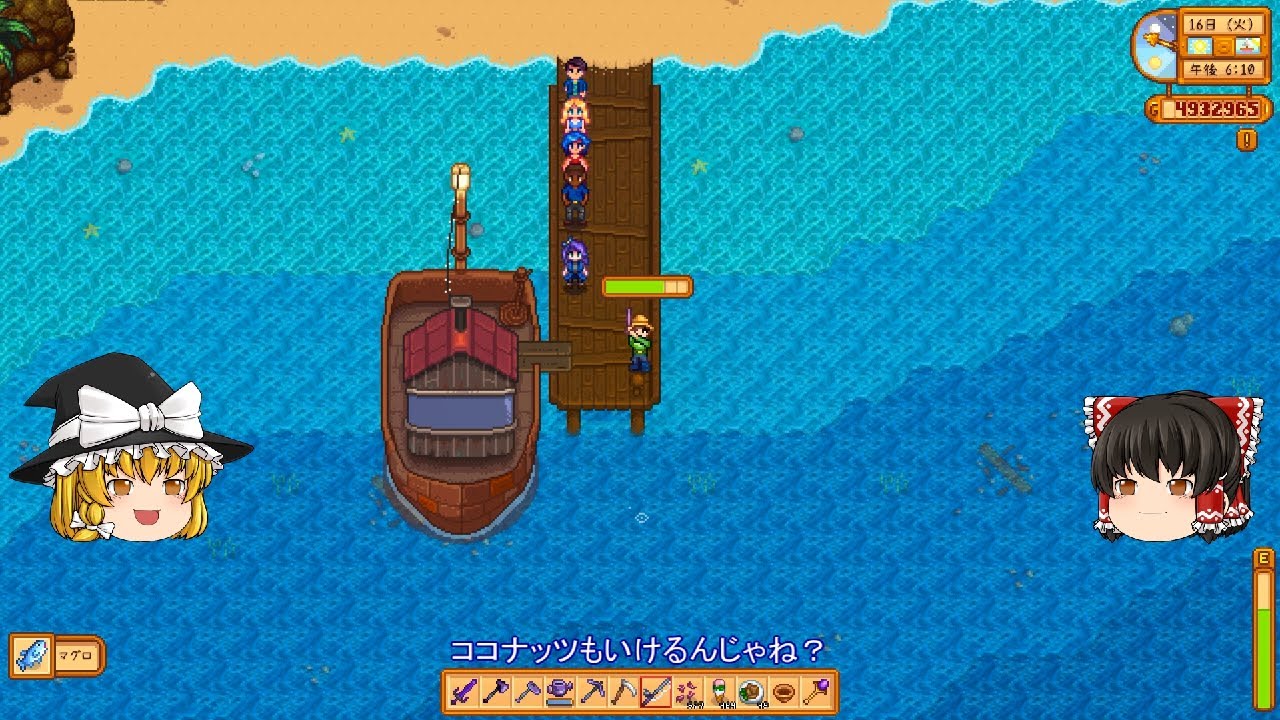Click the festival flag icon on the HUD clock
This screenshot has width=1280, height=720.
coord(1248,46)
